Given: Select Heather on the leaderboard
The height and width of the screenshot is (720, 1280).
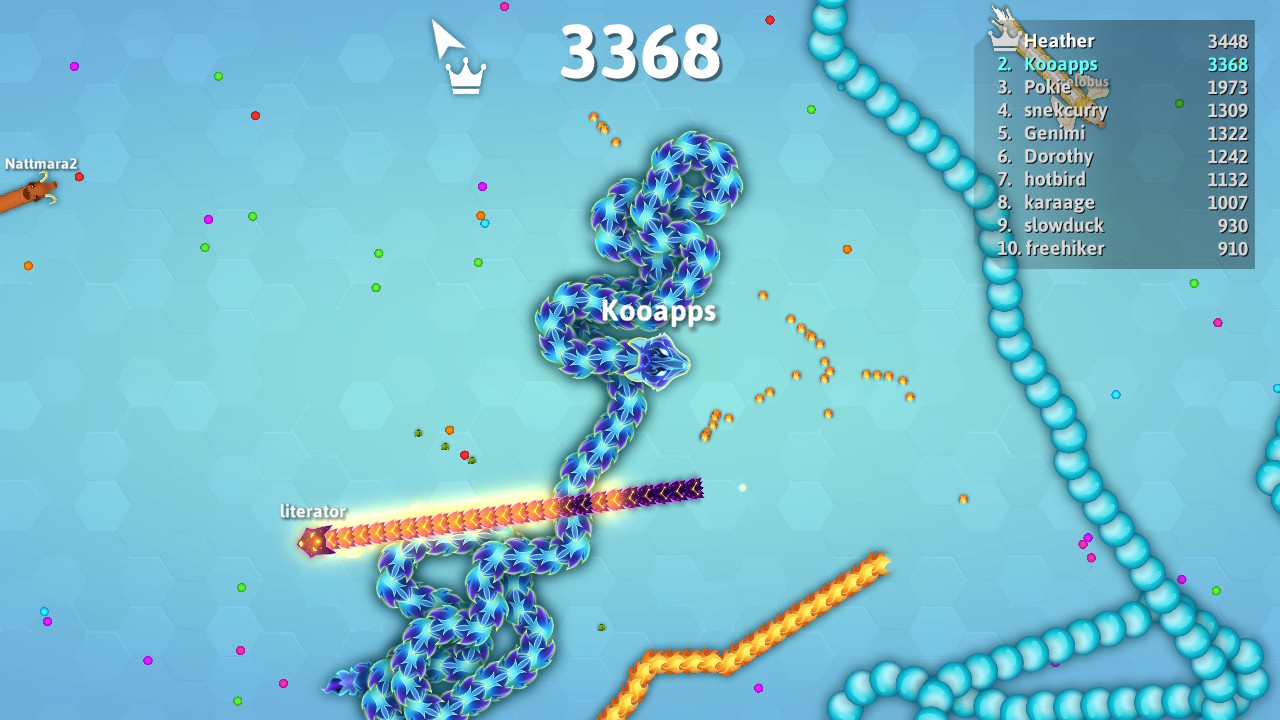Looking at the screenshot, I should coord(1060,41).
